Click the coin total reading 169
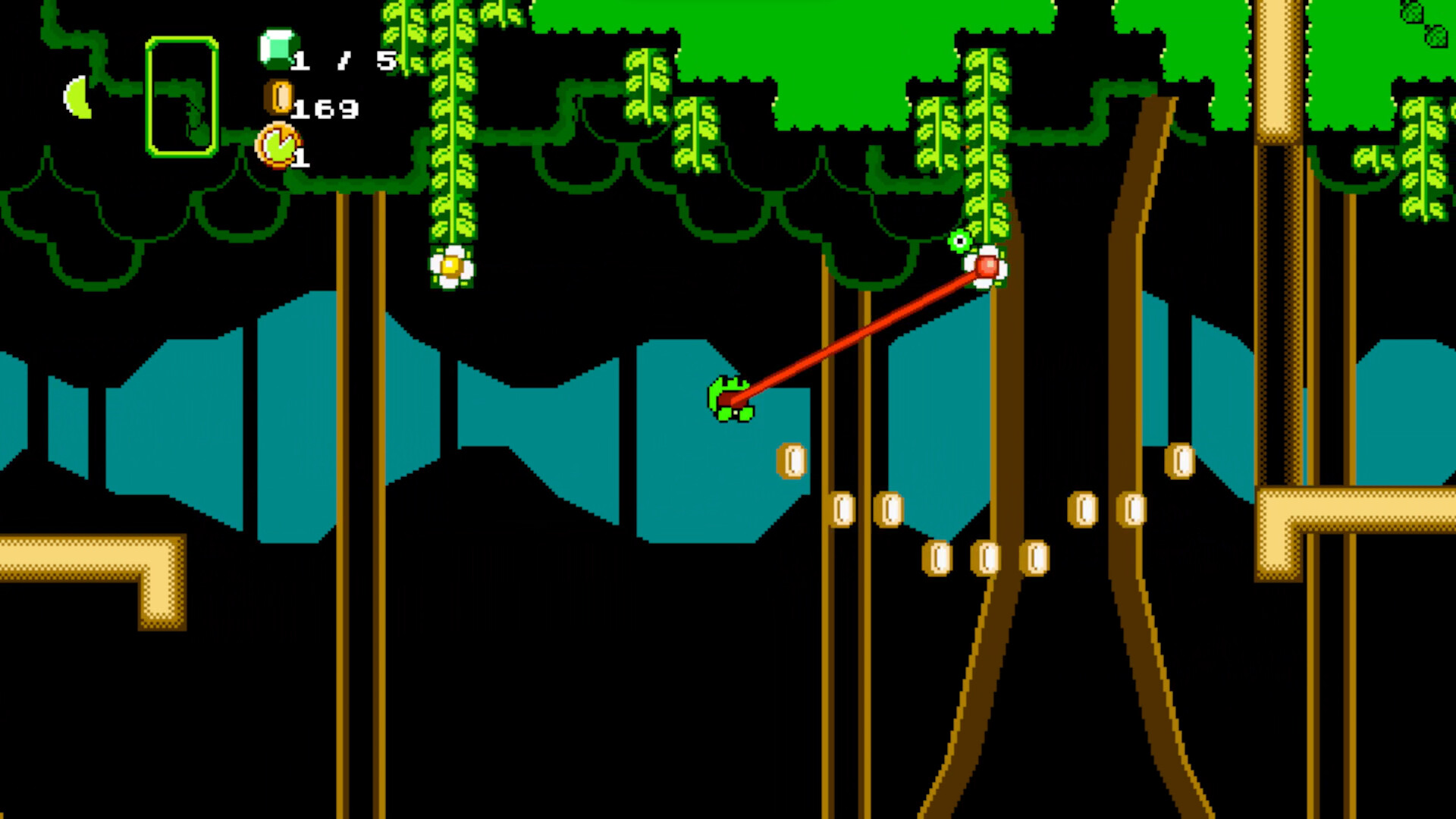This screenshot has height=819, width=1456. point(326,110)
